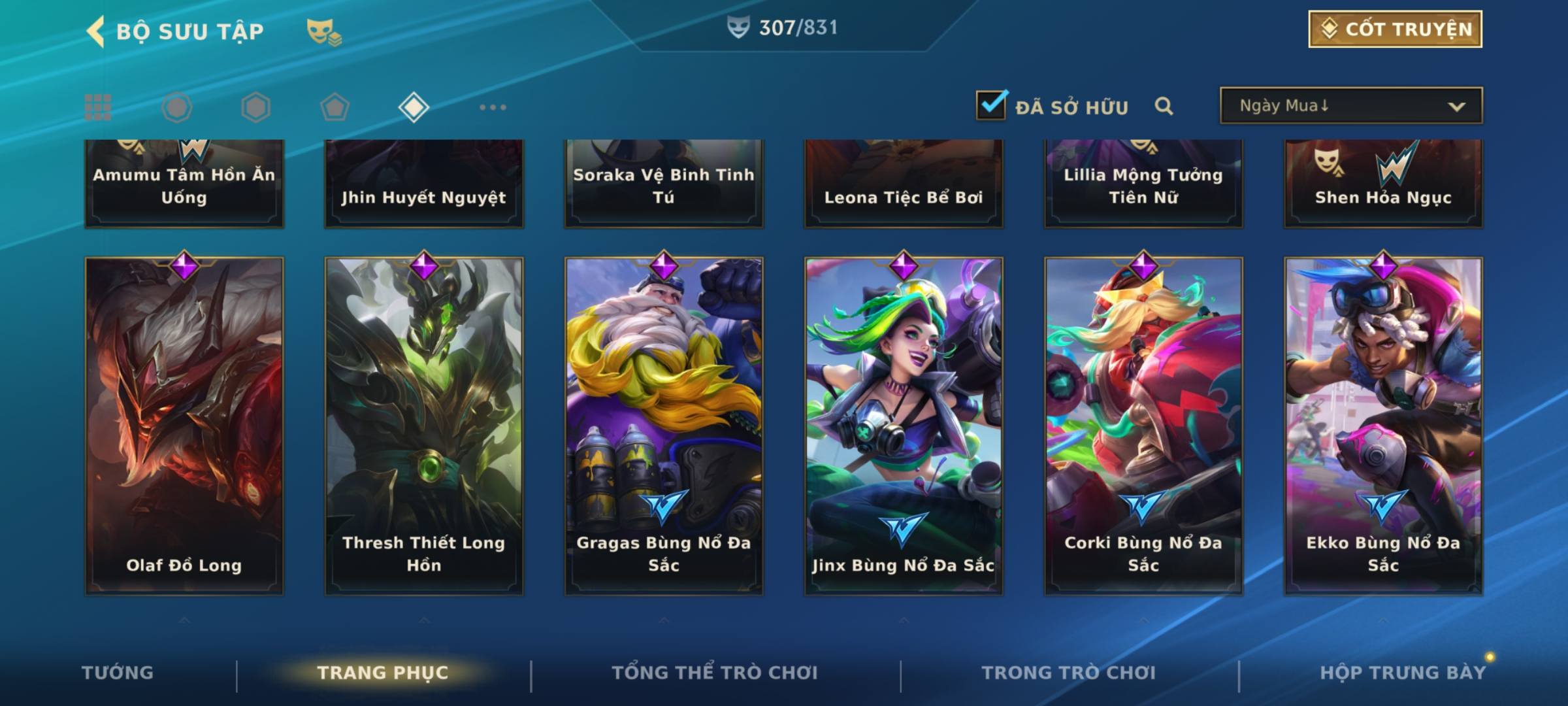Open the skin search magnifier
The width and height of the screenshot is (1568, 706).
(1164, 106)
